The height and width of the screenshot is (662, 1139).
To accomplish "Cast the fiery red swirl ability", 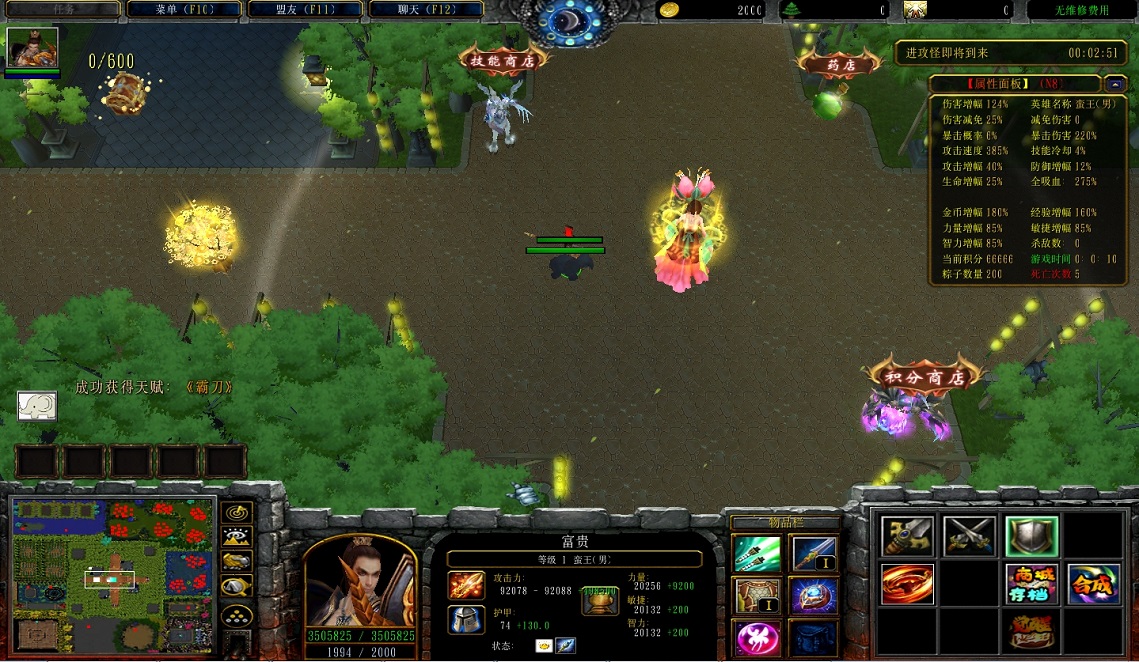I will pos(907,584).
